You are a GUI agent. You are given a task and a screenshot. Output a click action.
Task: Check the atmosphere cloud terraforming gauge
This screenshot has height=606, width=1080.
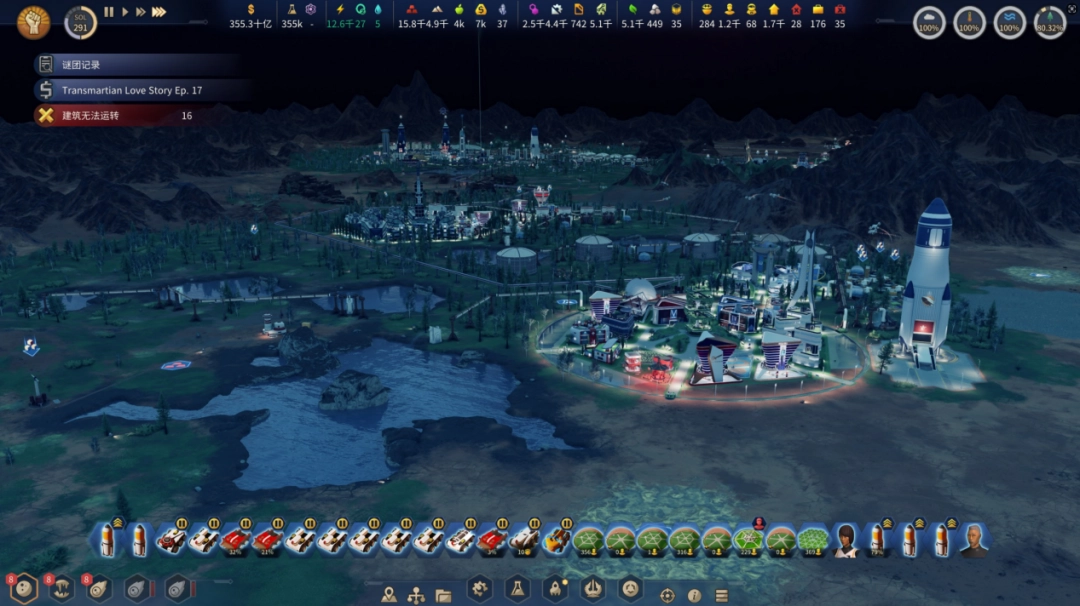(x=929, y=22)
